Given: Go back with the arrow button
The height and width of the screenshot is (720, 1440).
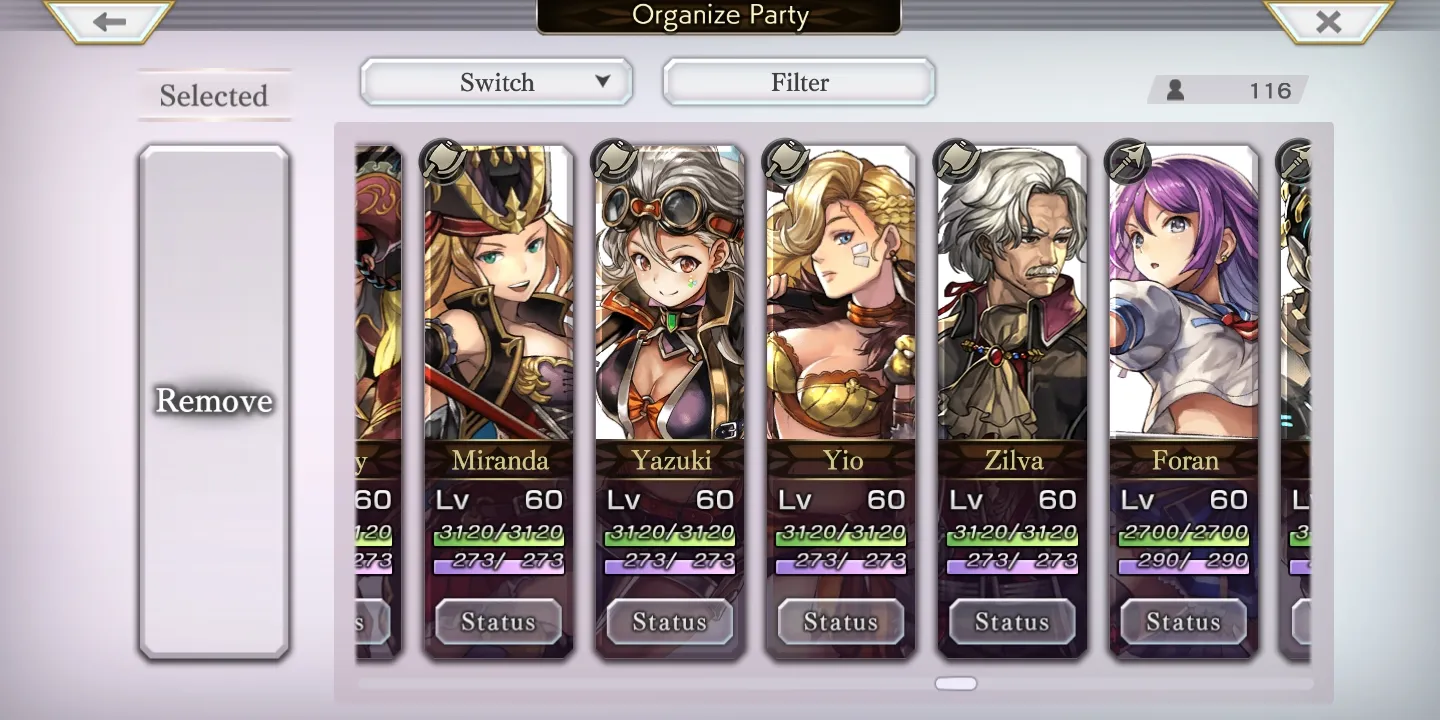Looking at the screenshot, I should pos(109,21).
